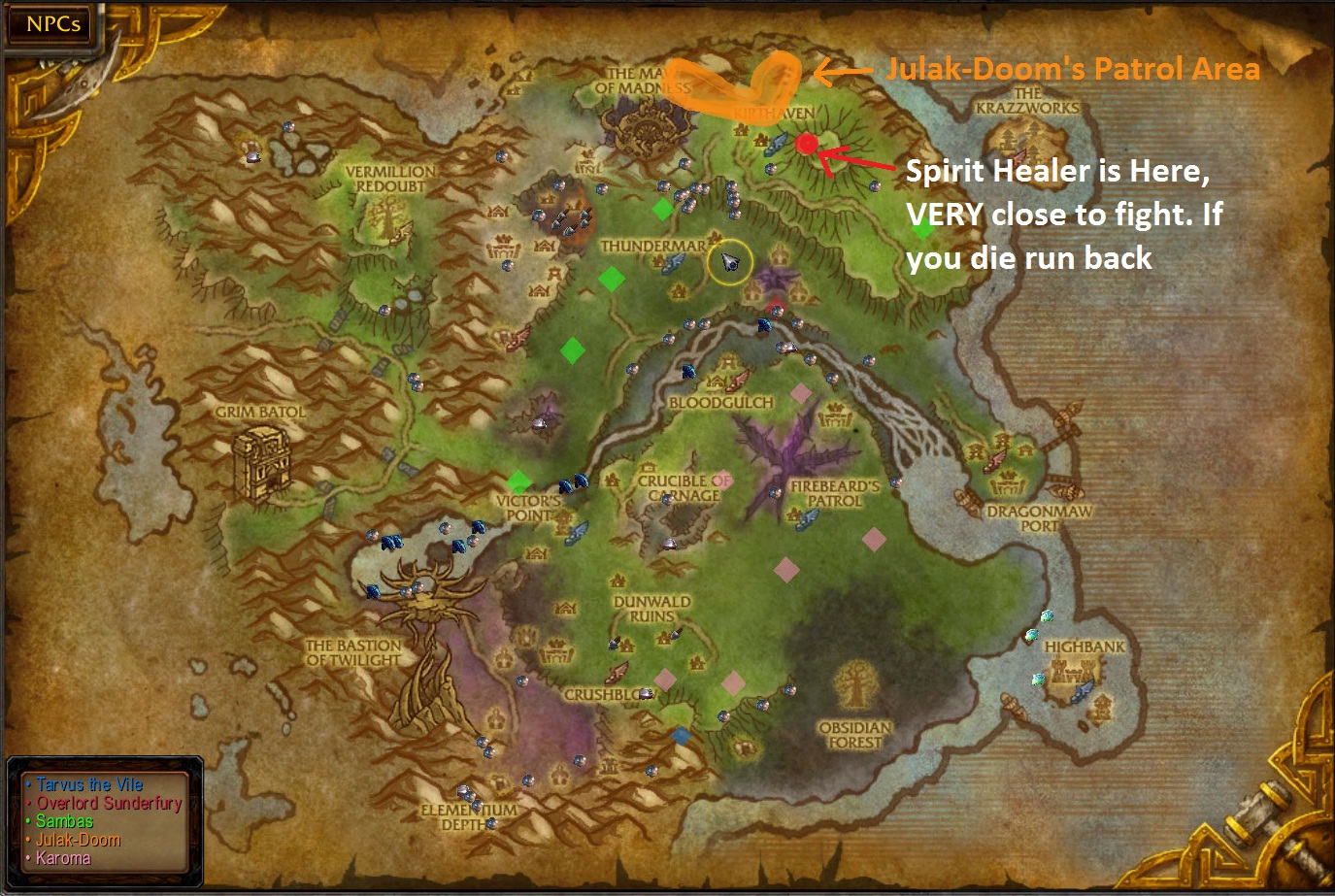Viewport: 1335px width, 896px height.
Task: Click the green diamond near The Krazzworks
Action: click(922, 231)
